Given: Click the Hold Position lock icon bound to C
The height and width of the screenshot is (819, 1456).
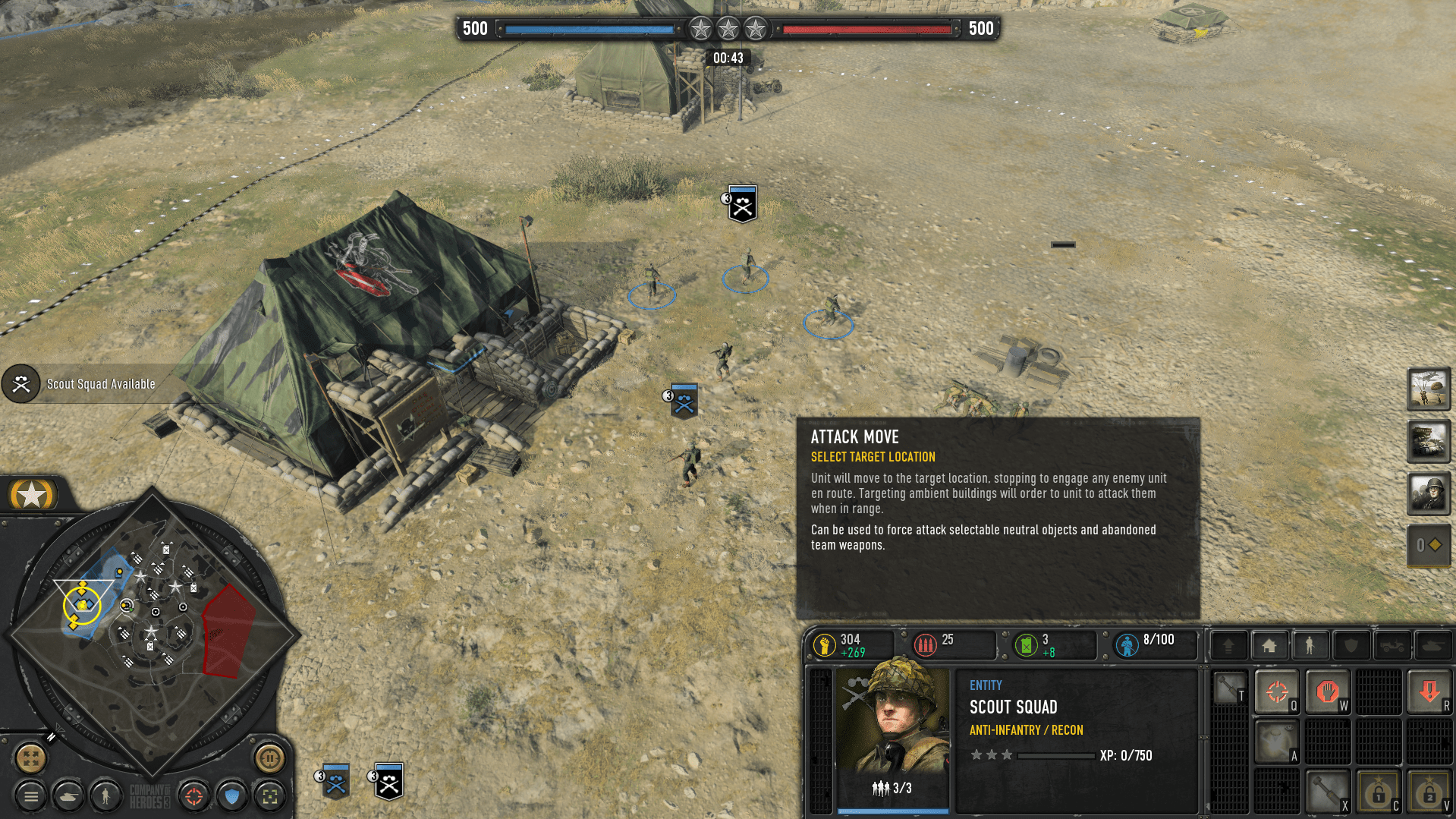Looking at the screenshot, I should point(1379,789).
